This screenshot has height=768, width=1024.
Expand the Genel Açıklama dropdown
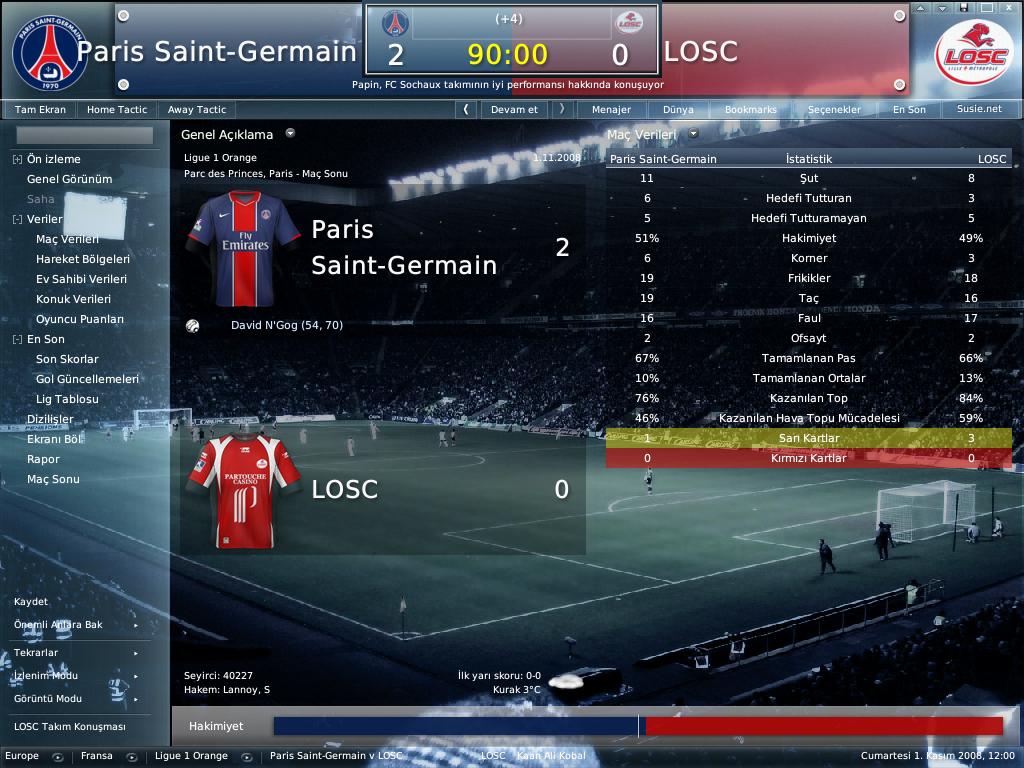(x=290, y=133)
